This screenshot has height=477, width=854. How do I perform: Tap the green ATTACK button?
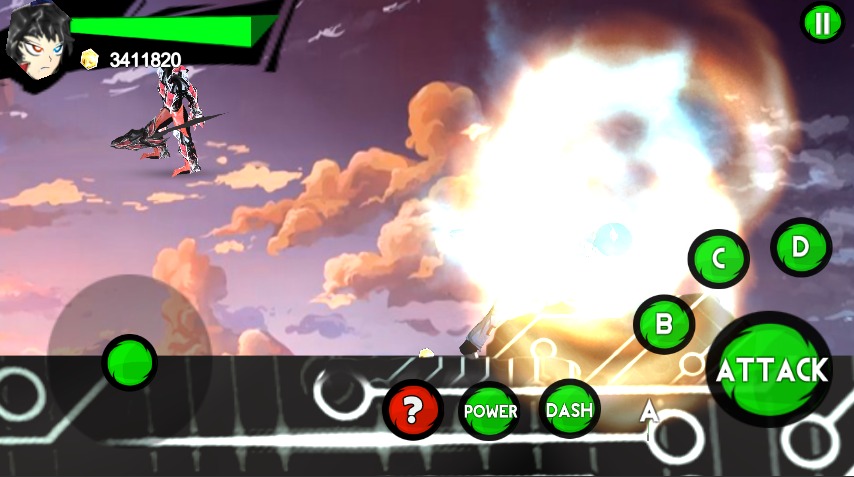click(x=771, y=370)
